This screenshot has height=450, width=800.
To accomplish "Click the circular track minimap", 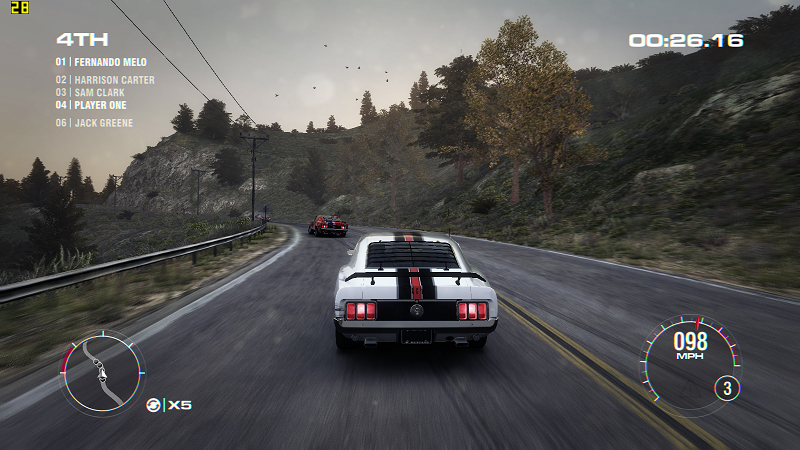I will point(103,372).
